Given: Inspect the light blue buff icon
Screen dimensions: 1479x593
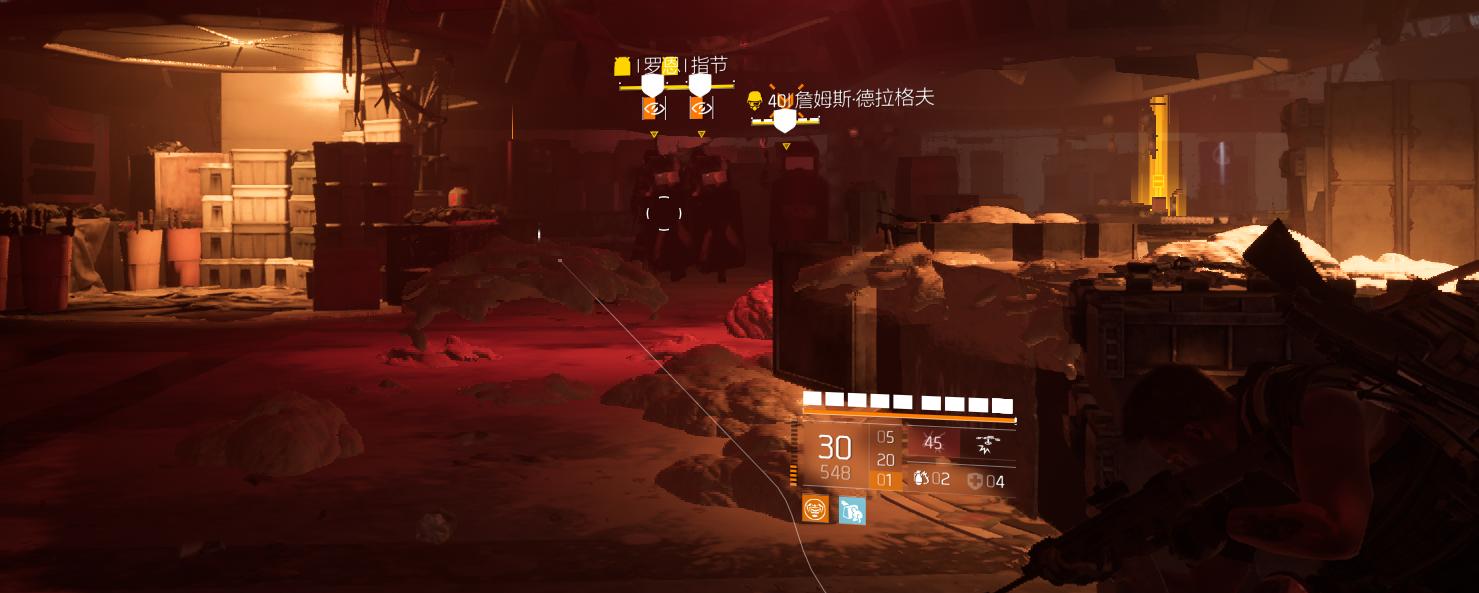Looking at the screenshot, I should [852, 510].
